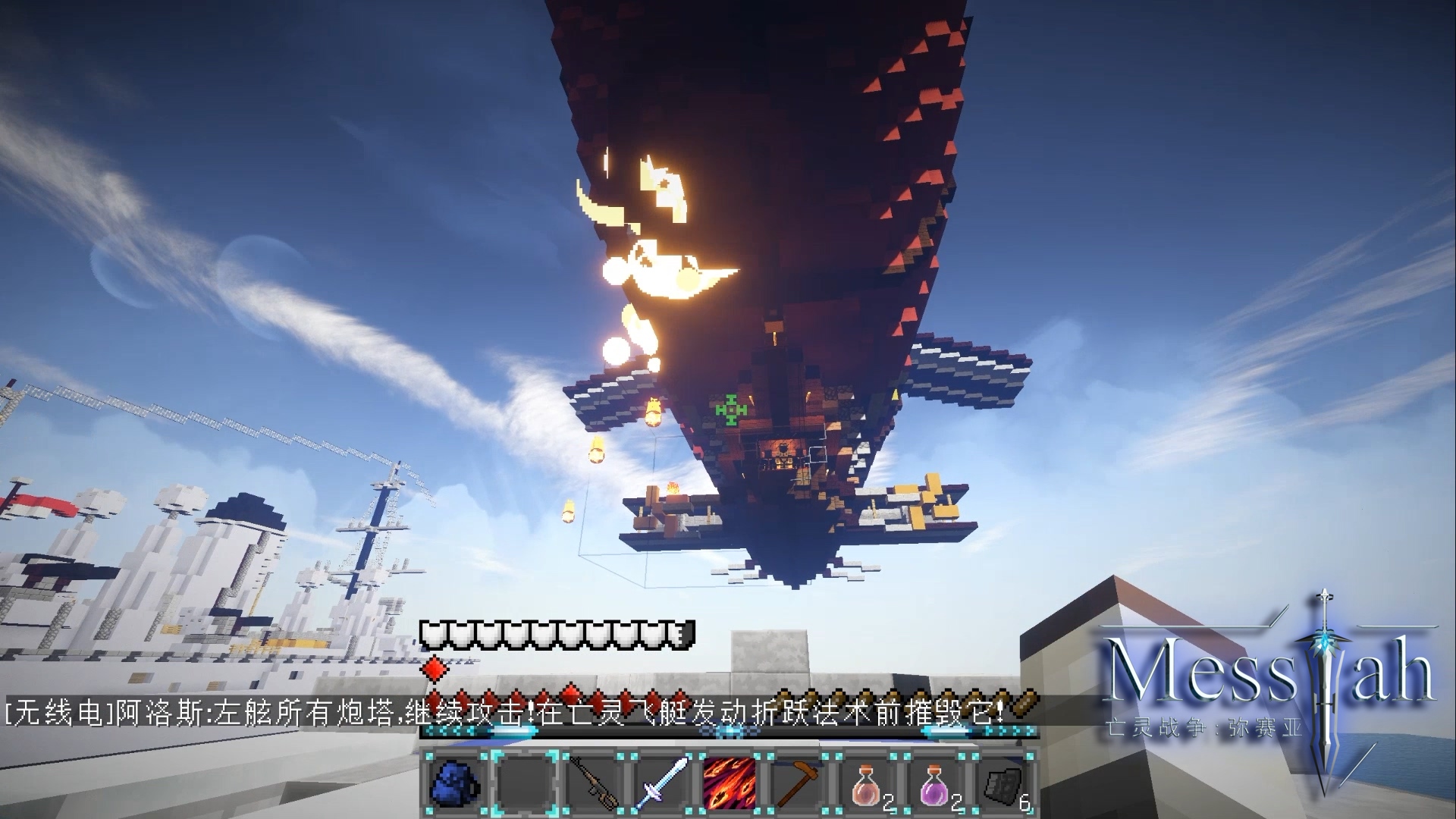Viewport: 1456px width, 819px height.
Task: Choose the wooden pickaxe slot
Action: pyautogui.click(x=799, y=782)
